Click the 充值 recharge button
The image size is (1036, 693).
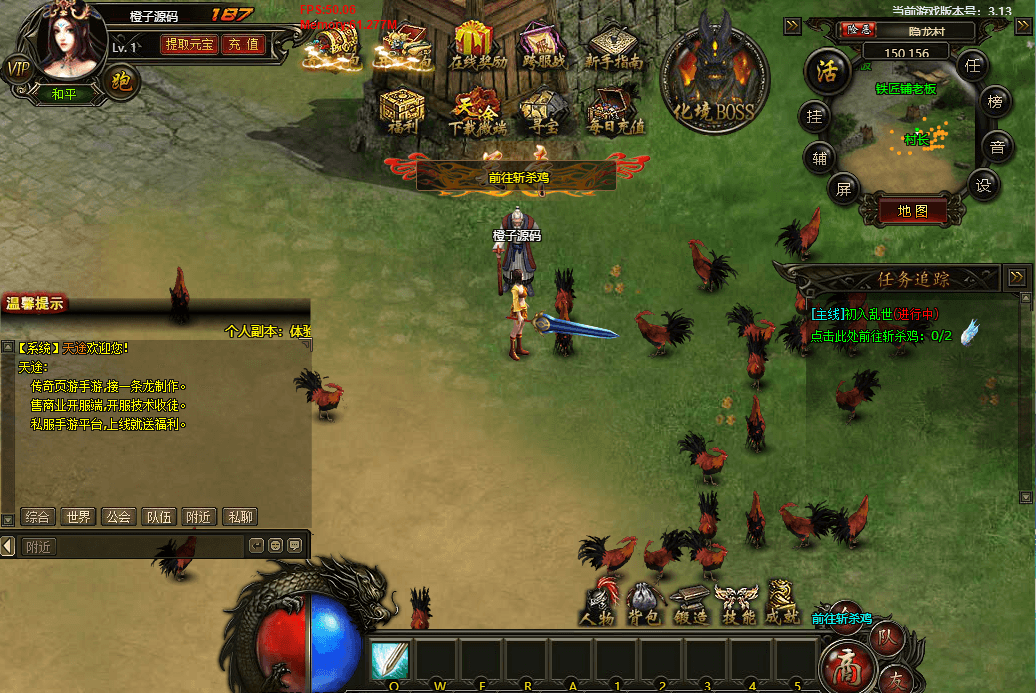[x=242, y=45]
